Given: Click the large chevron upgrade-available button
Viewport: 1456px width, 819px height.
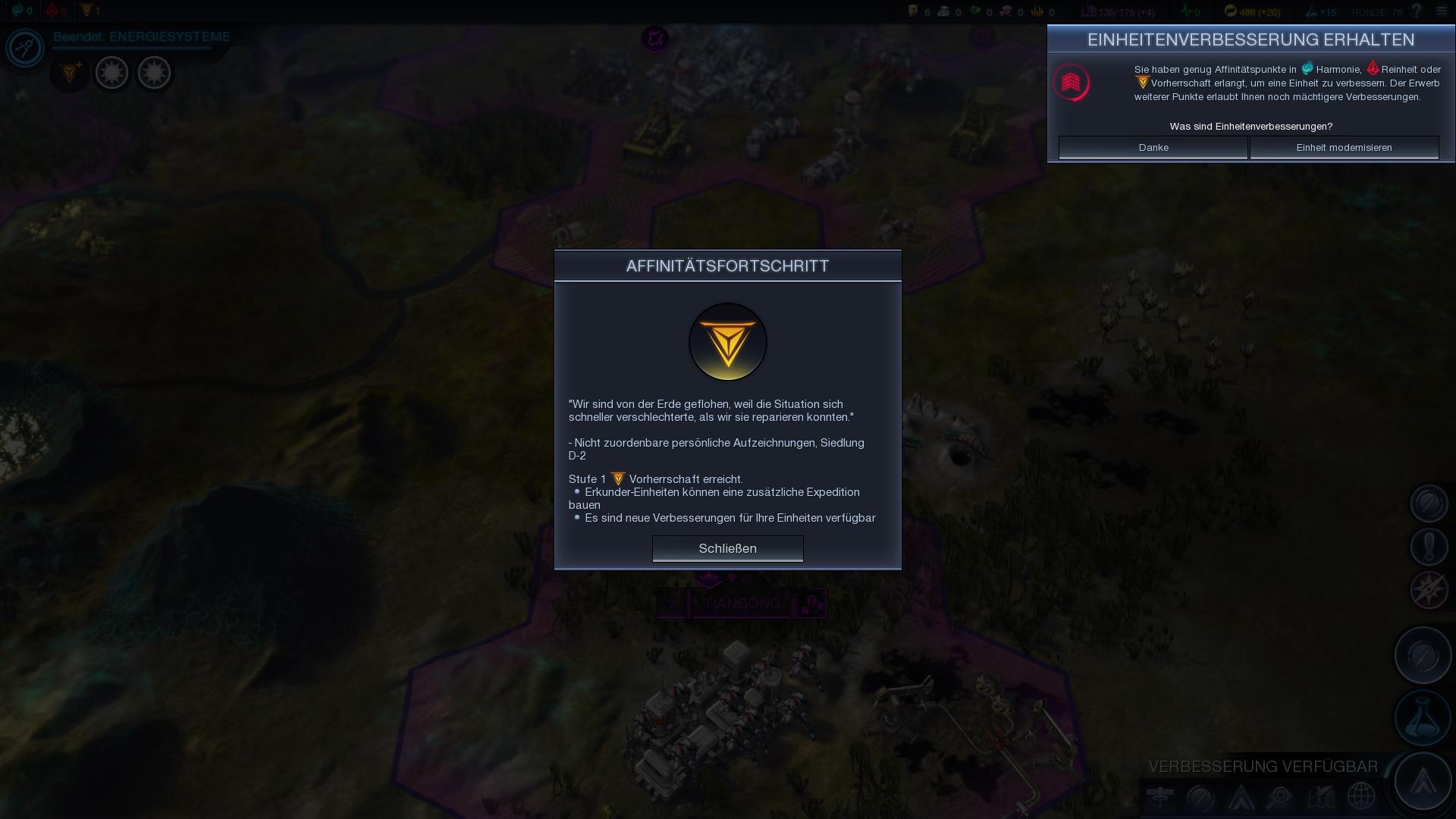Looking at the screenshot, I should 1423,781.
